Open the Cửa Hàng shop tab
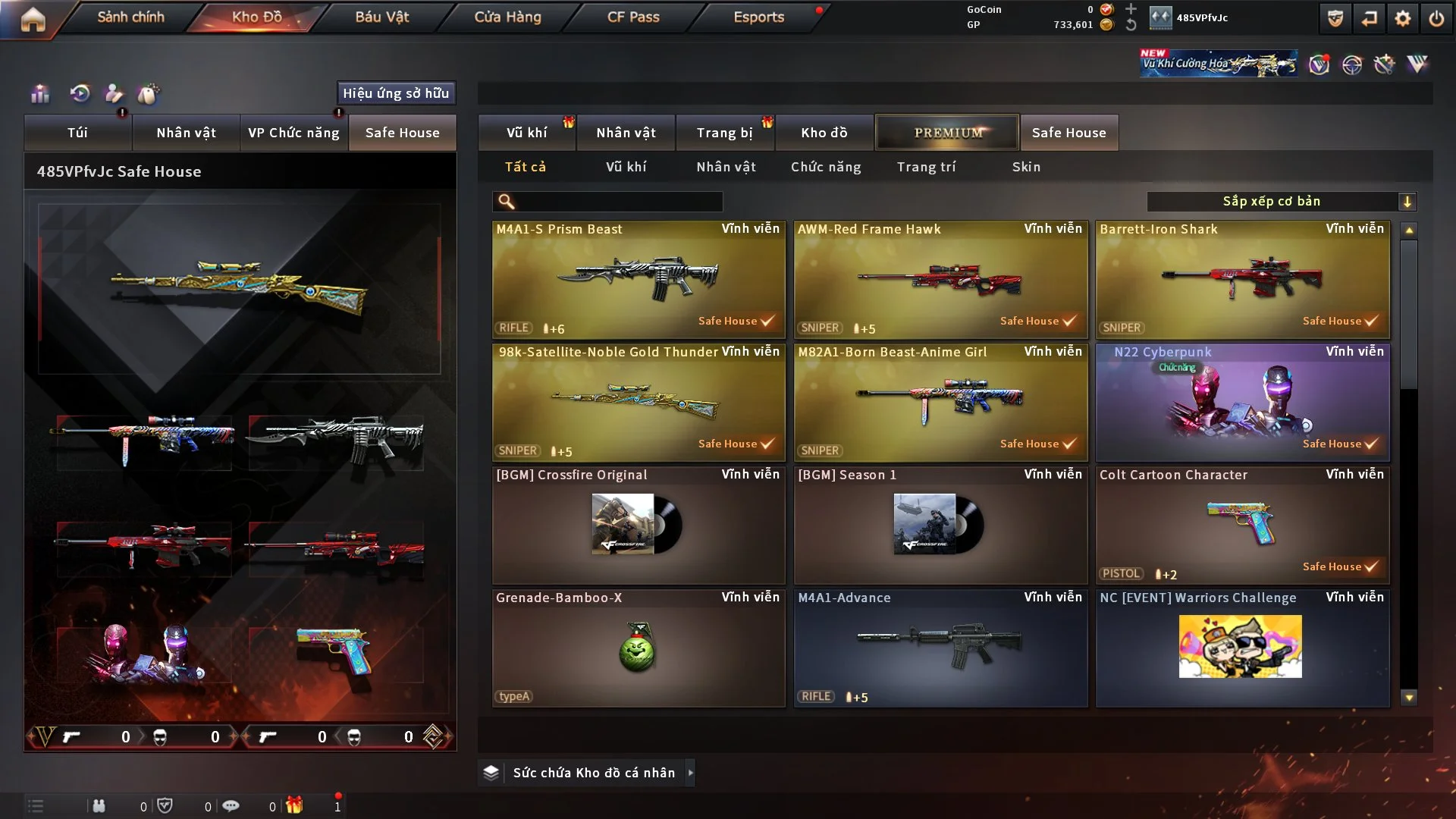The image size is (1456, 819). coord(507,17)
